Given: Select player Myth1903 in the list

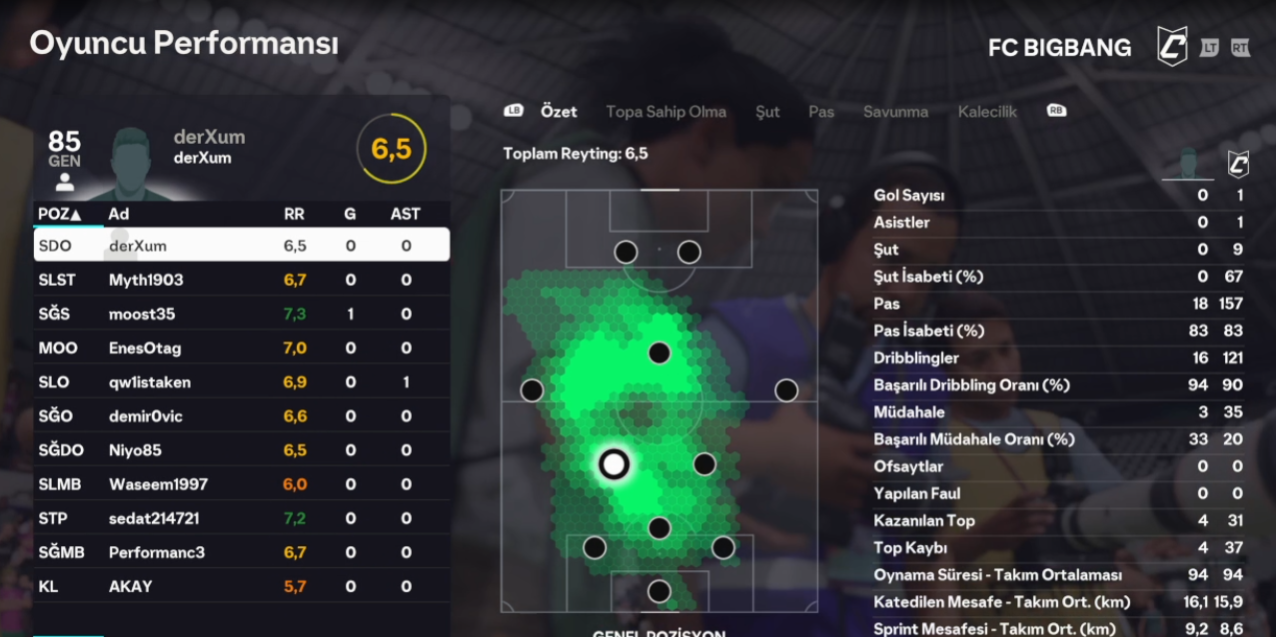Looking at the screenshot, I should point(240,280).
